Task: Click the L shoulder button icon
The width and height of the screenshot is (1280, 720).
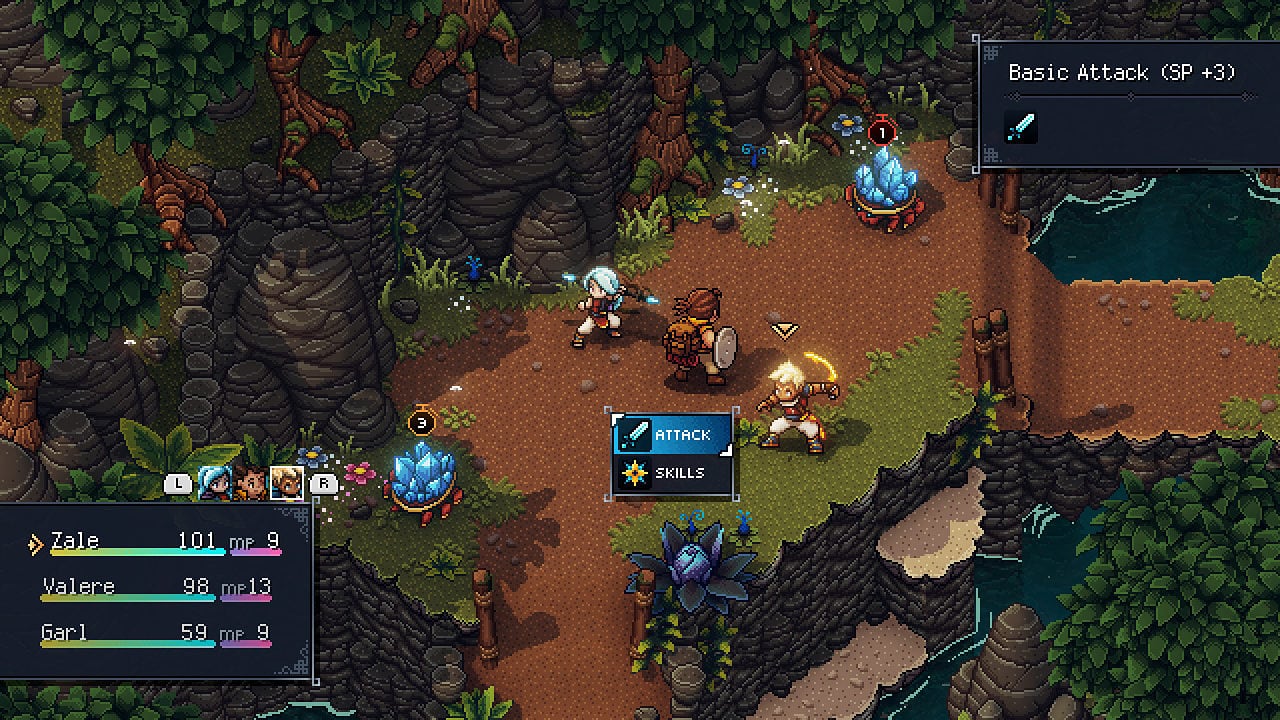Action: 177,482
